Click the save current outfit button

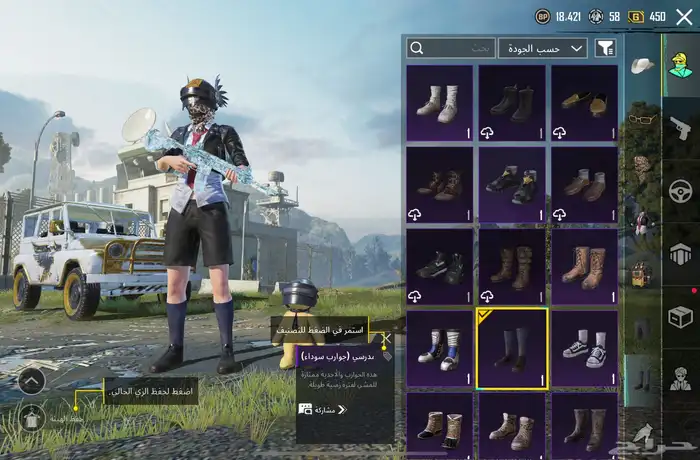click(x=31, y=417)
